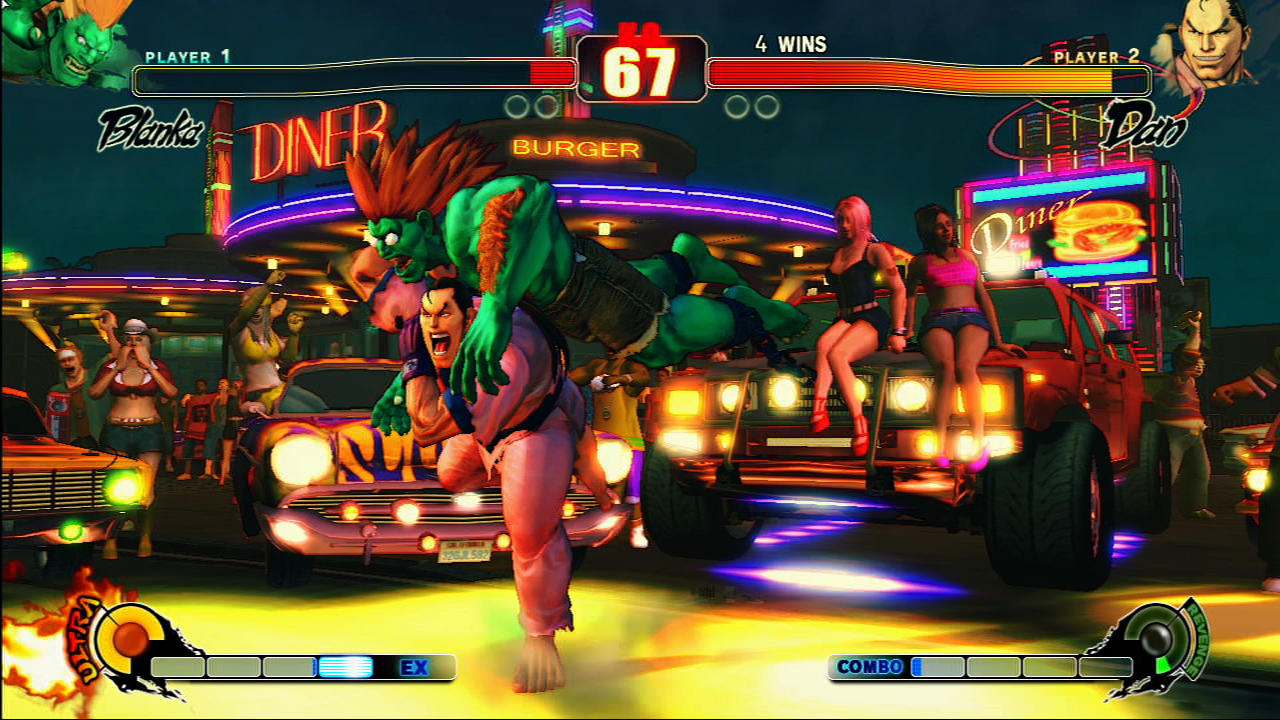Select Player 1's flaming Ultra gauge orb
Screen dimensions: 1280x720
129,639
